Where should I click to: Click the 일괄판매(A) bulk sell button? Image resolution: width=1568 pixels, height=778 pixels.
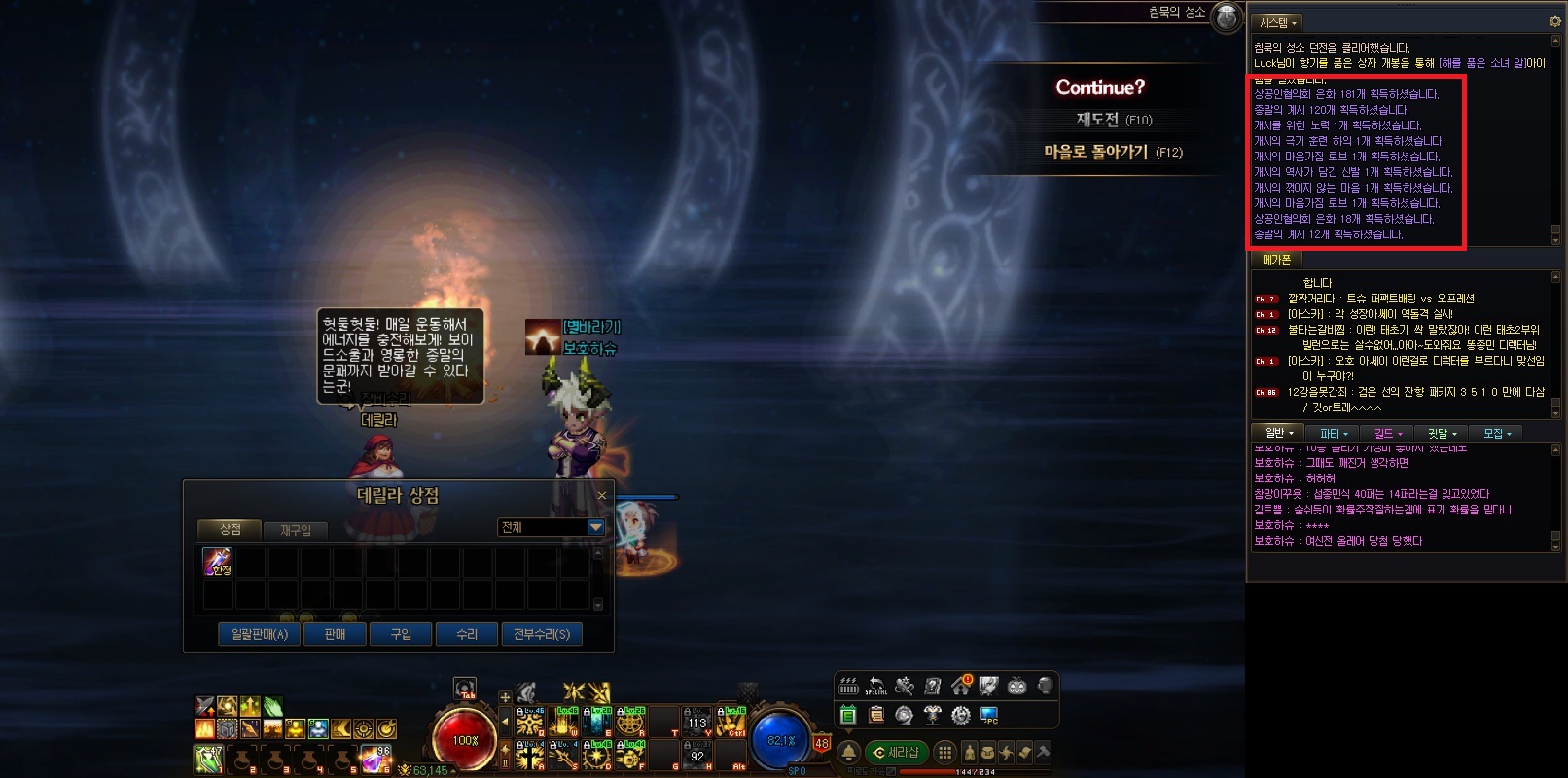pos(259,634)
